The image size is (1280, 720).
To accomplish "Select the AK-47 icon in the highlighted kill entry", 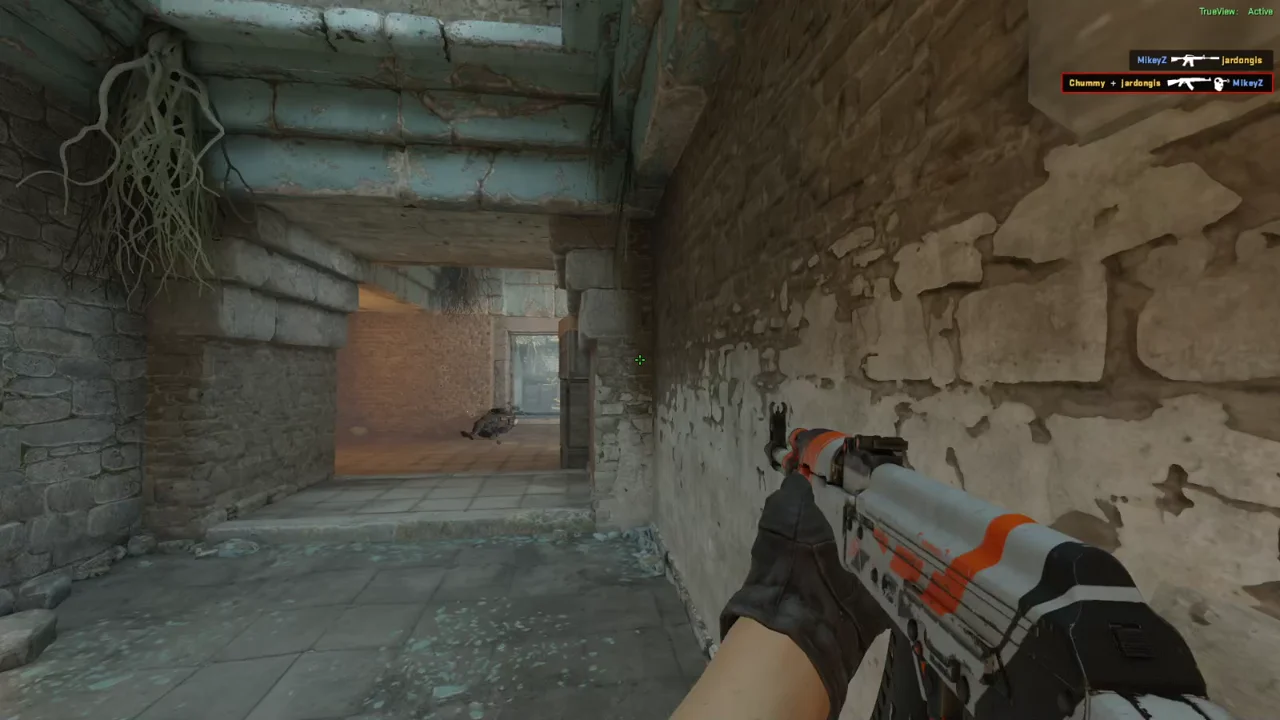I will (1187, 83).
